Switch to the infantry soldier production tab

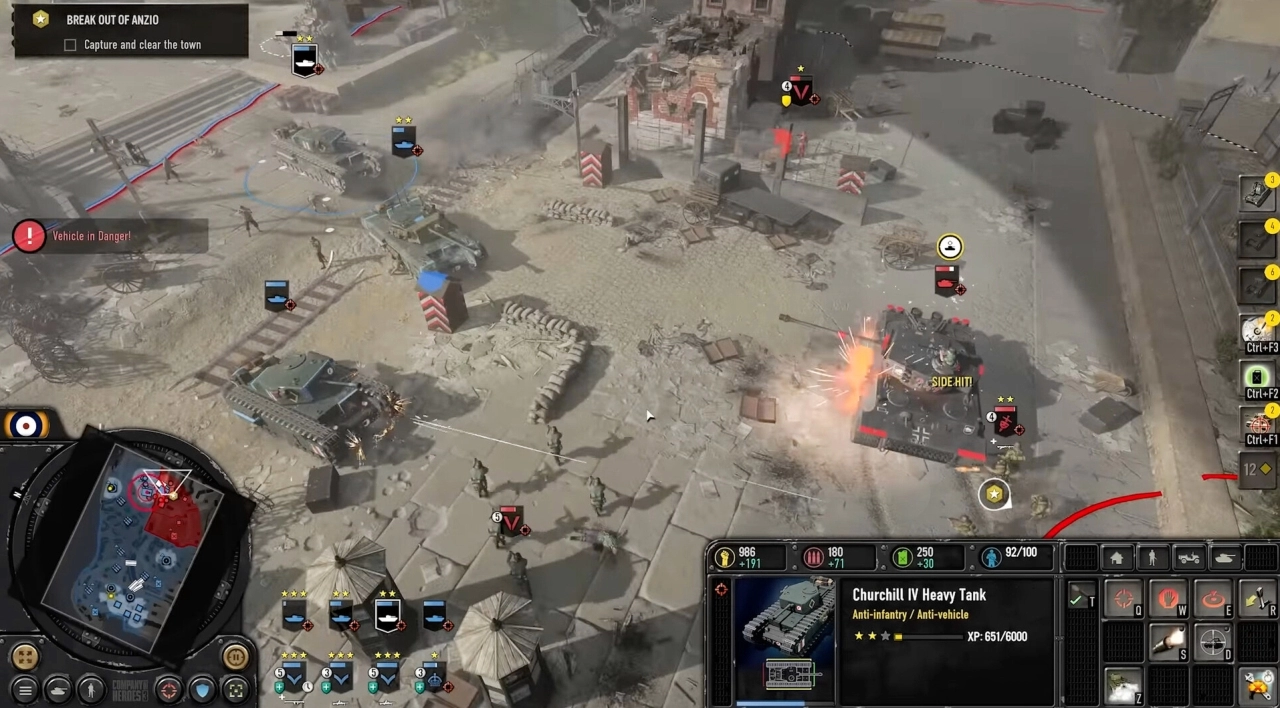coord(1153,558)
